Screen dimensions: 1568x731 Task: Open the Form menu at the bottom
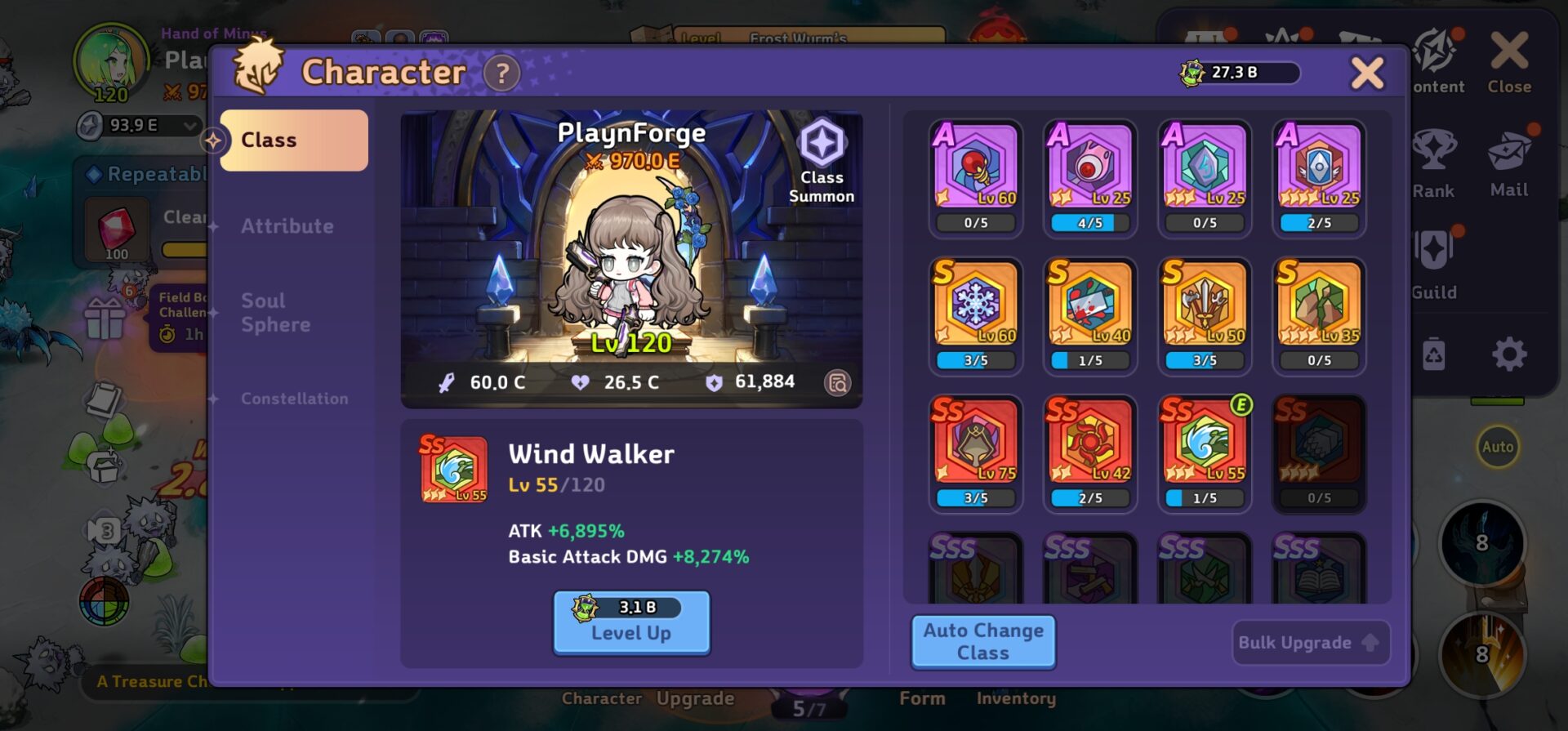coord(924,698)
